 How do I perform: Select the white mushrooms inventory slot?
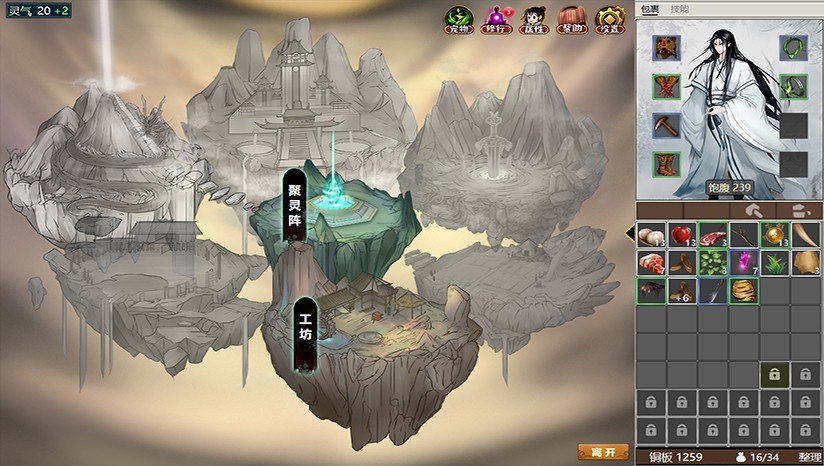652,236
